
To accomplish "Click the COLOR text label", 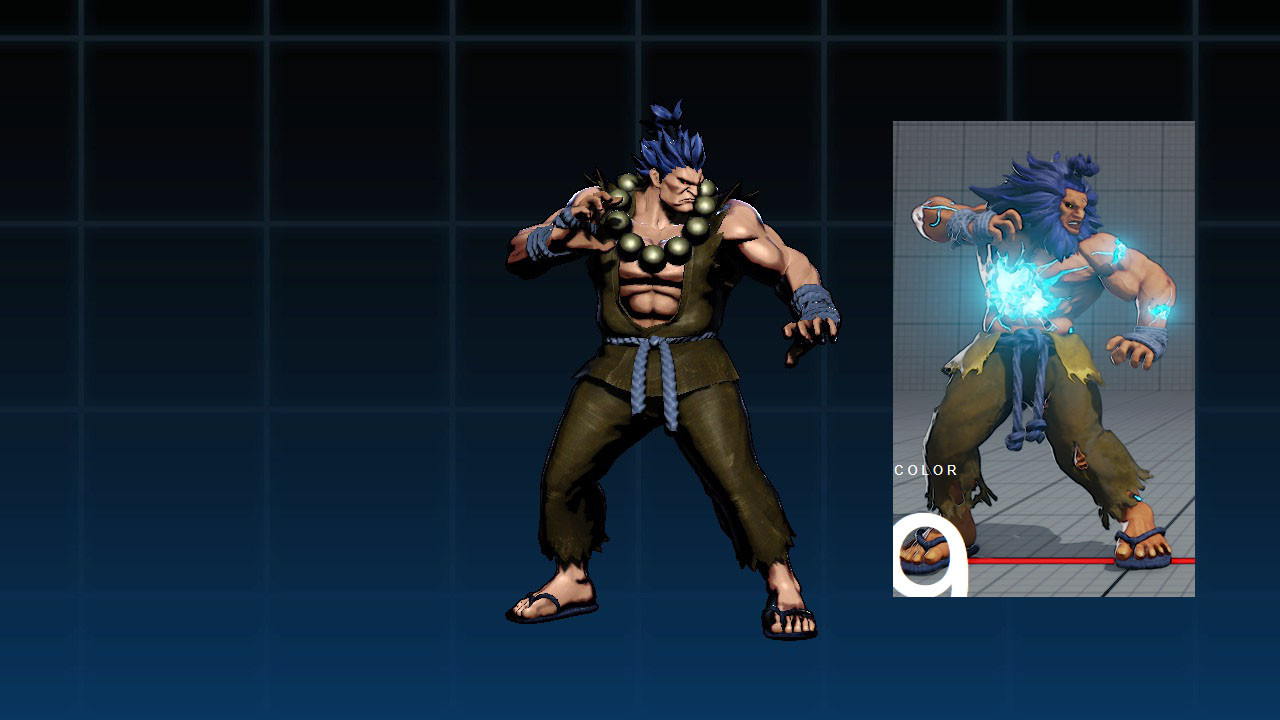I will tap(924, 470).
